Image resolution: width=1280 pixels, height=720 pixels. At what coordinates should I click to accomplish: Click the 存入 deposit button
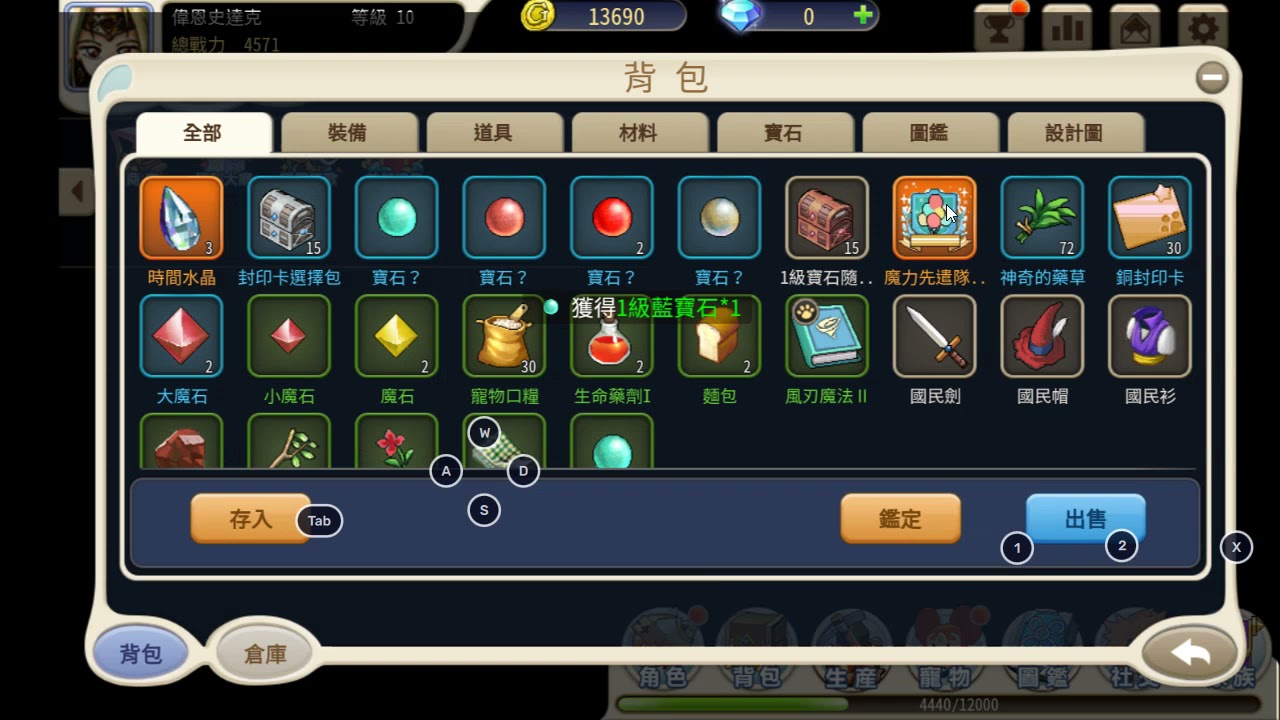[250, 519]
